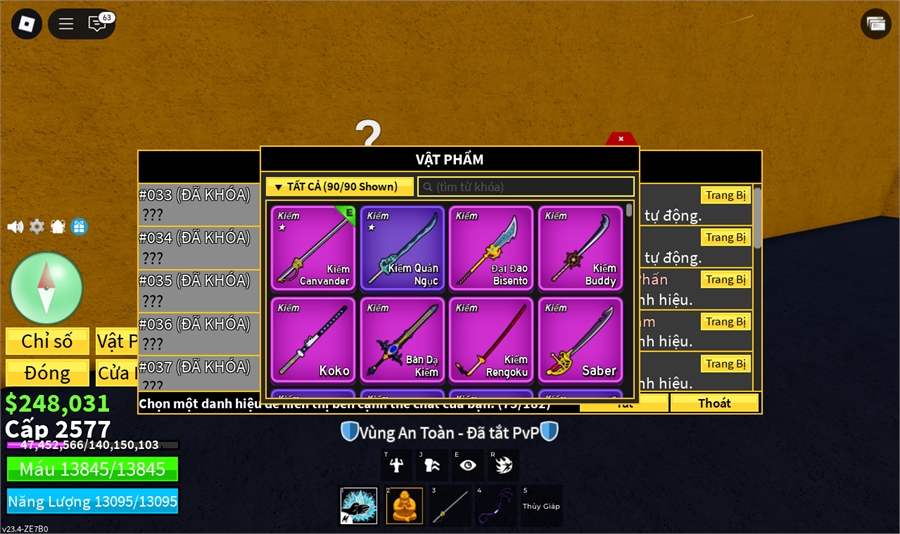This screenshot has height=534, width=900.
Task: Pick the Saber sword slot
Action: coord(580,339)
